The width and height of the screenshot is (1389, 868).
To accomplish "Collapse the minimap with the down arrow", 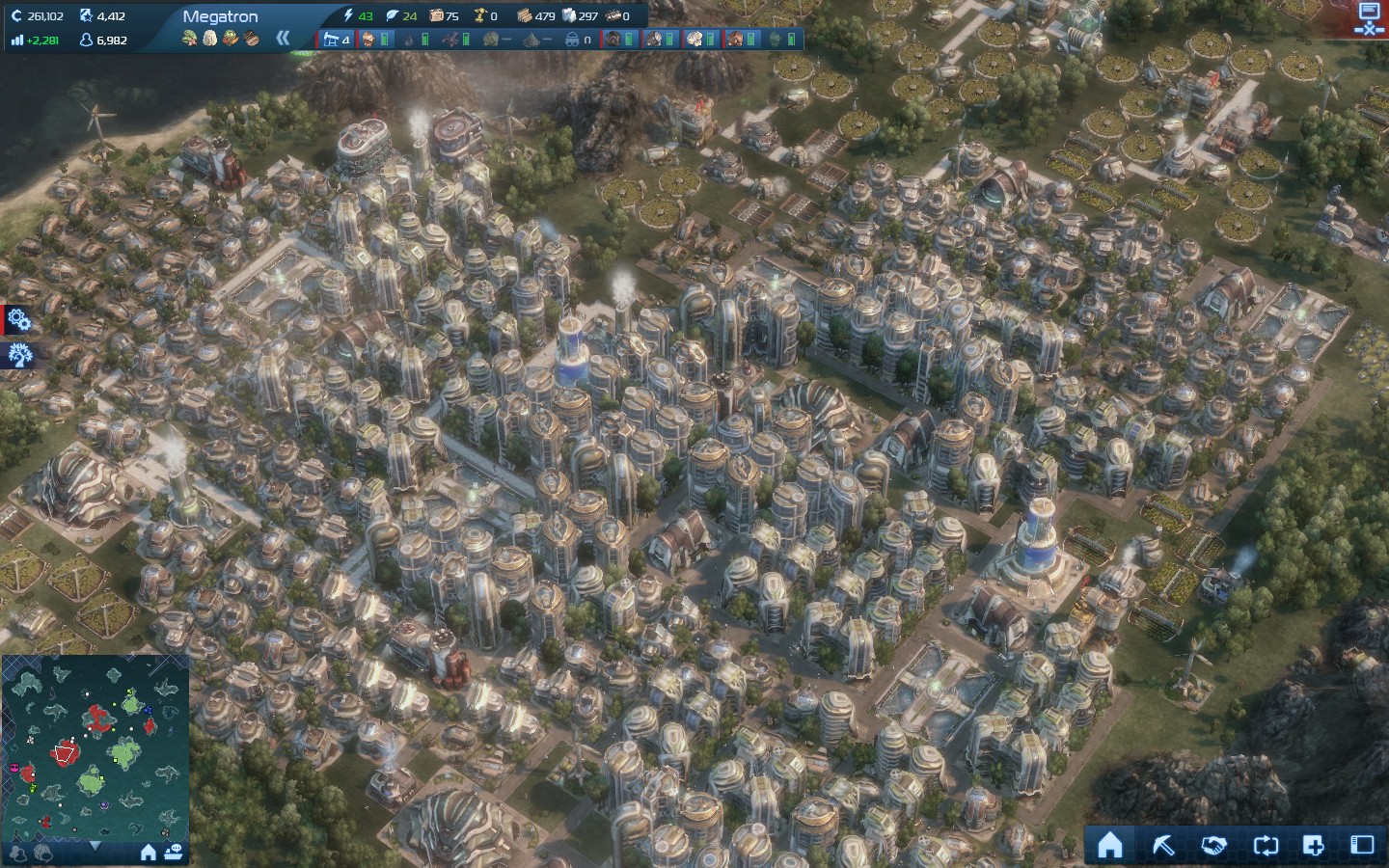I will pyautogui.click(x=95, y=846).
